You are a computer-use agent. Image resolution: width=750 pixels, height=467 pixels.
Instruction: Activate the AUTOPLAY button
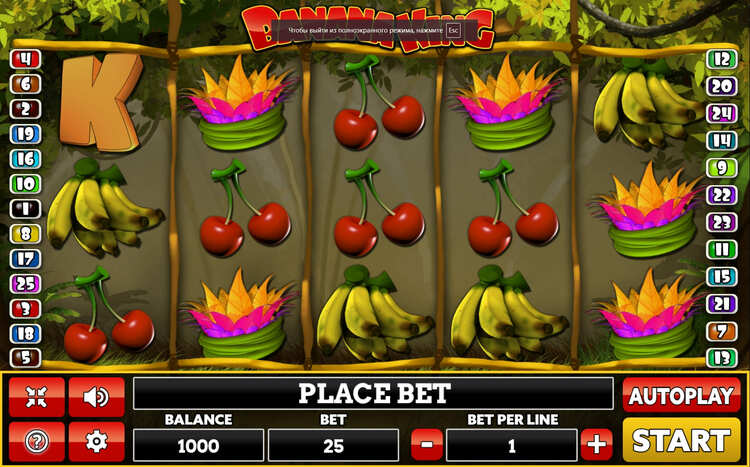click(x=681, y=395)
